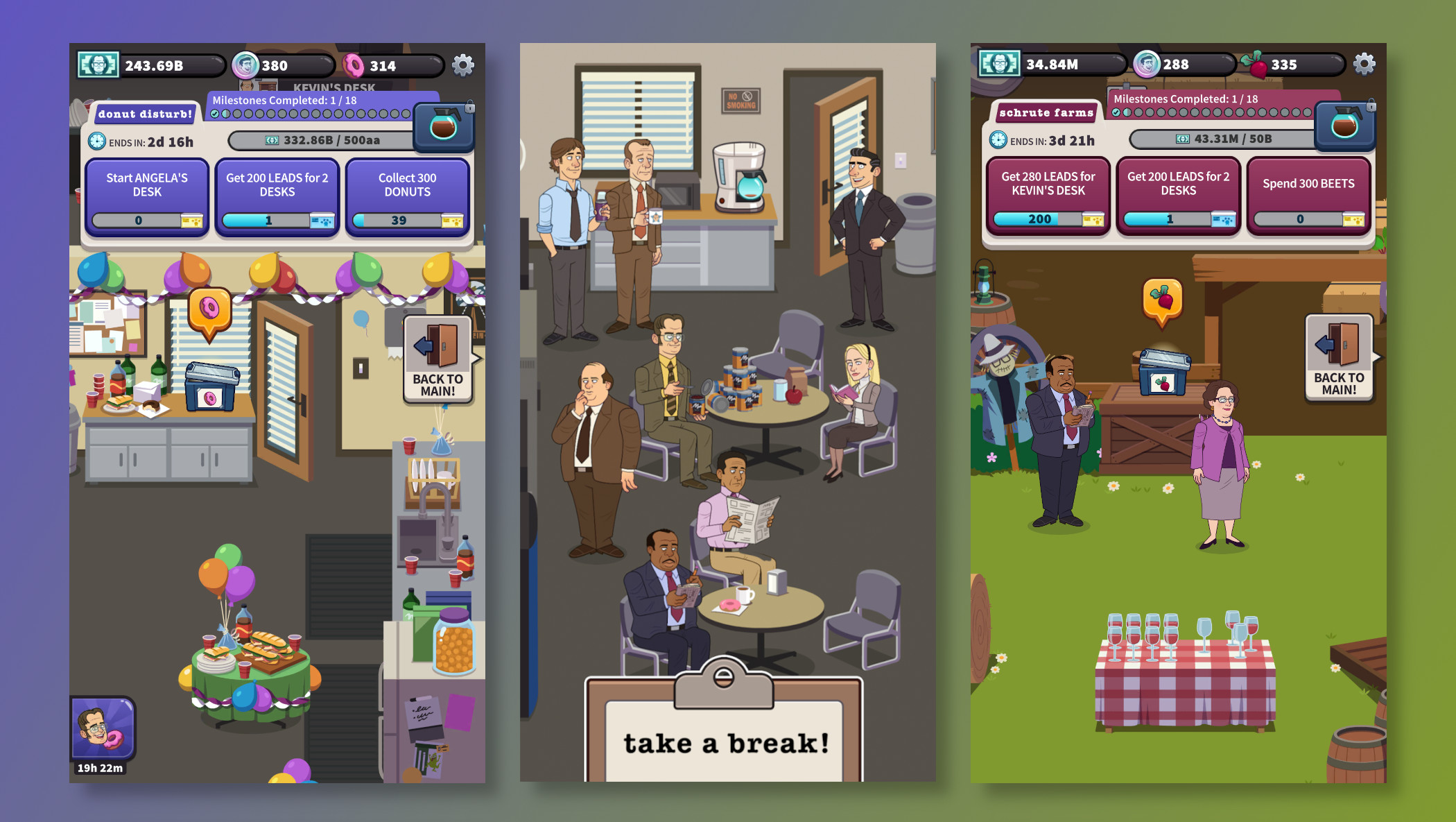This screenshot has height=822, width=1456.
Task: Open settings on the donut disturb screen
Action: pyautogui.click(x=462, y=65)
